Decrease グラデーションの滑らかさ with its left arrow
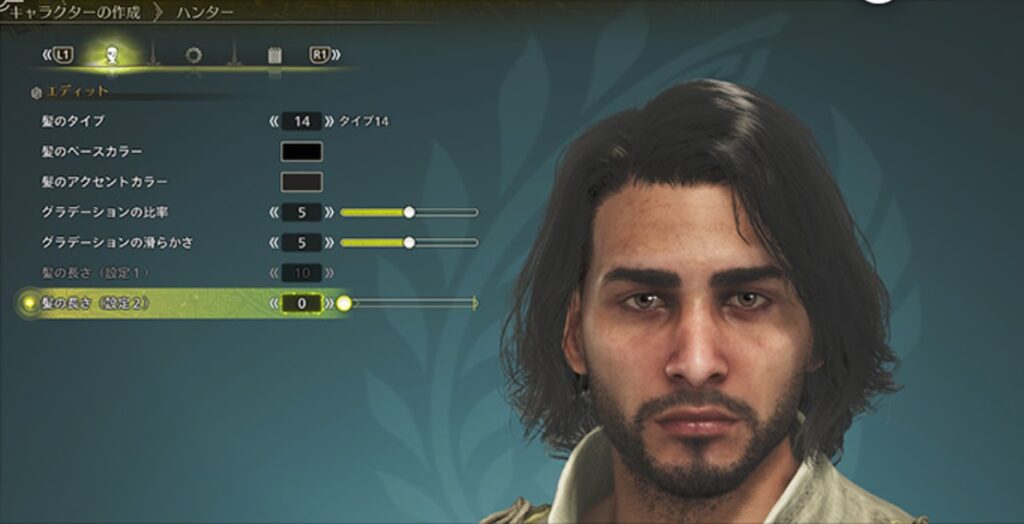The height and width of the screenshot is (524, 1024). pos(274,243)
